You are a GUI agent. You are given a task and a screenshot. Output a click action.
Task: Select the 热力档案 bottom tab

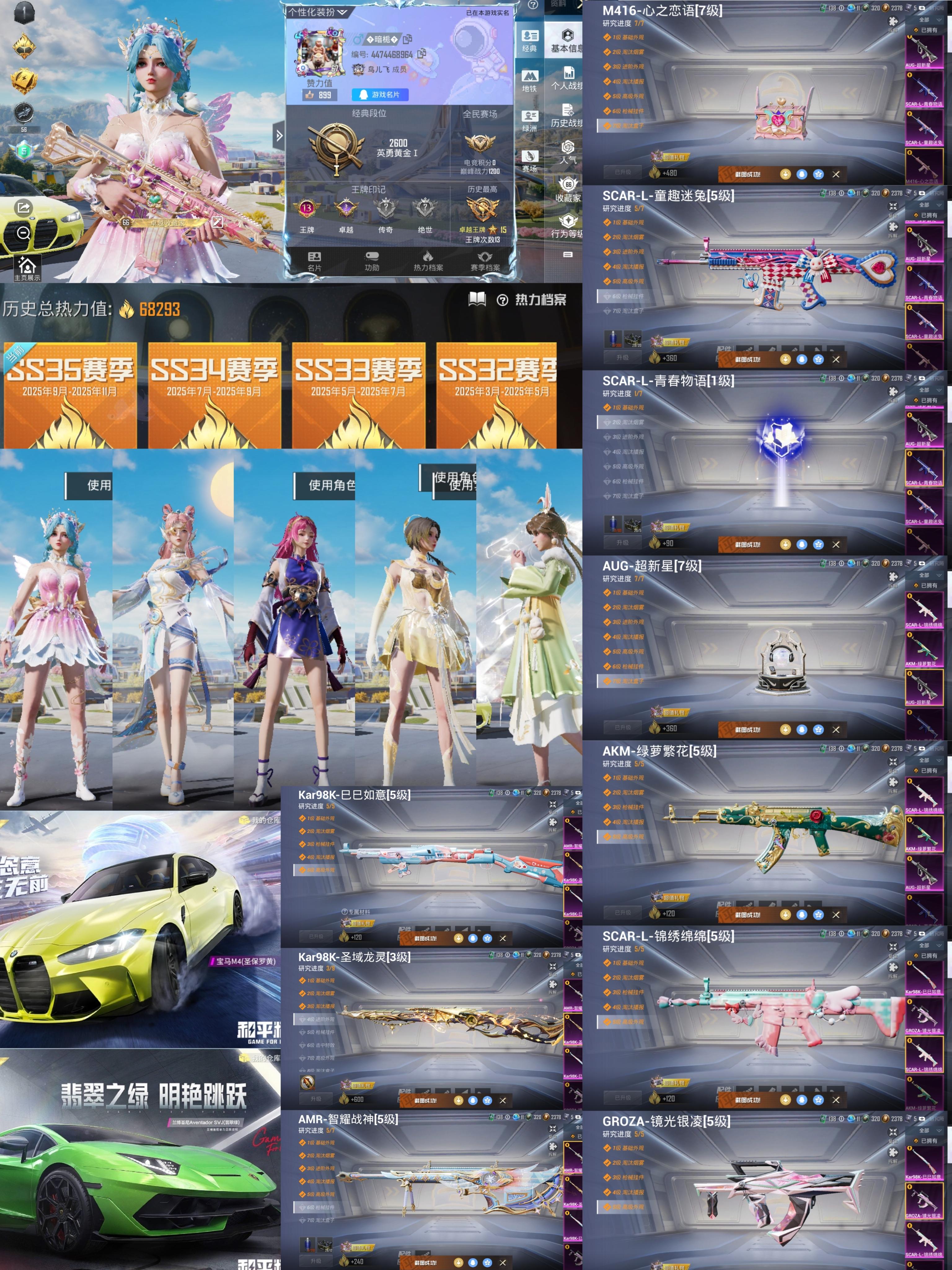[428, 261]
